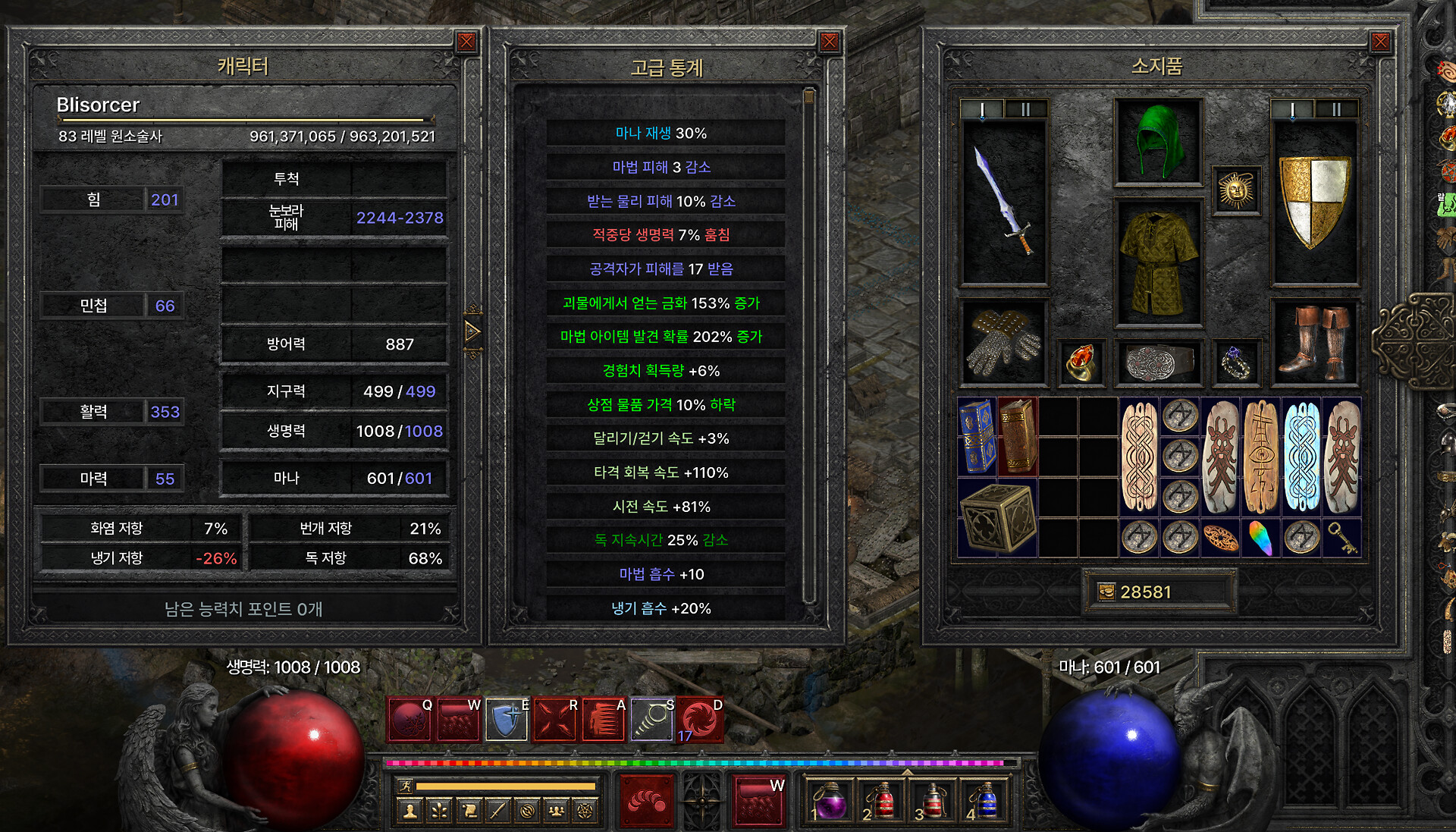Click the quilted body armor slot

[1157, 262]
